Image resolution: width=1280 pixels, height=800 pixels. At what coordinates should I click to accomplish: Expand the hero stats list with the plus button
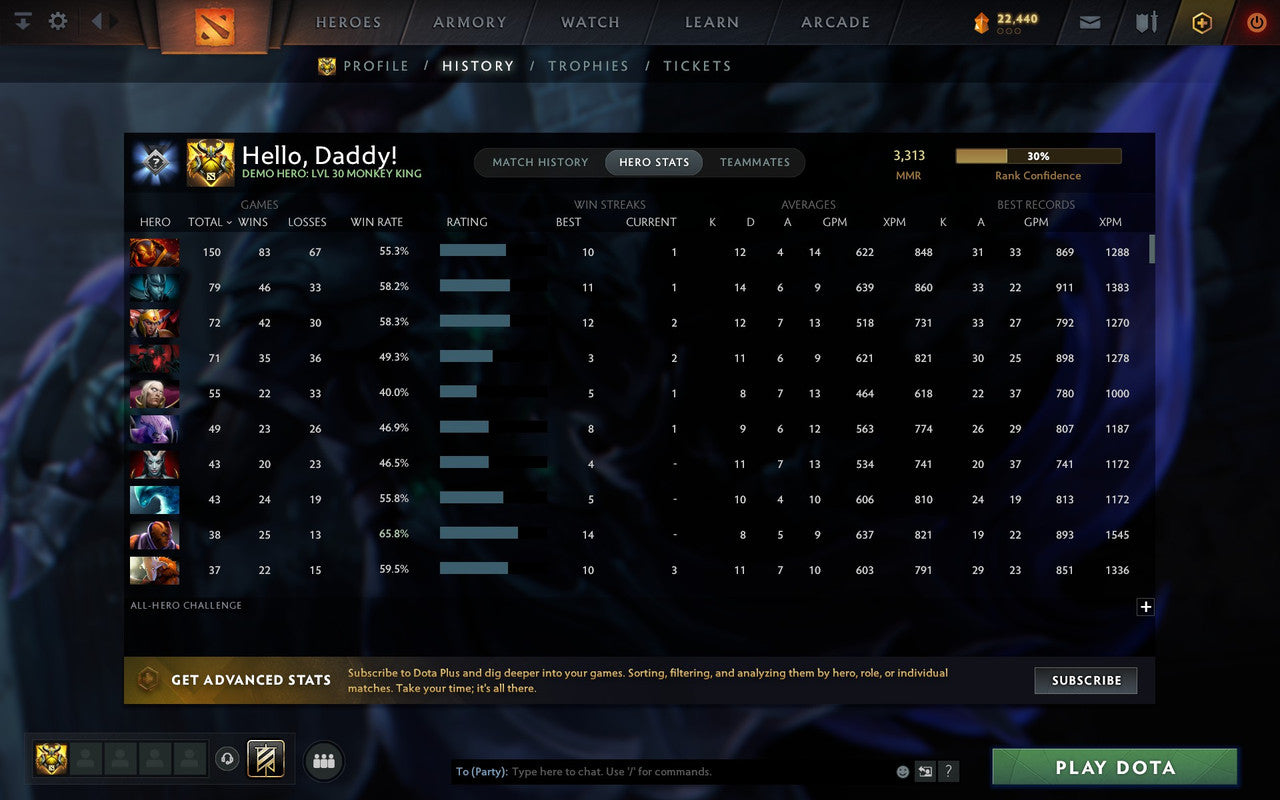point(1145,607)
